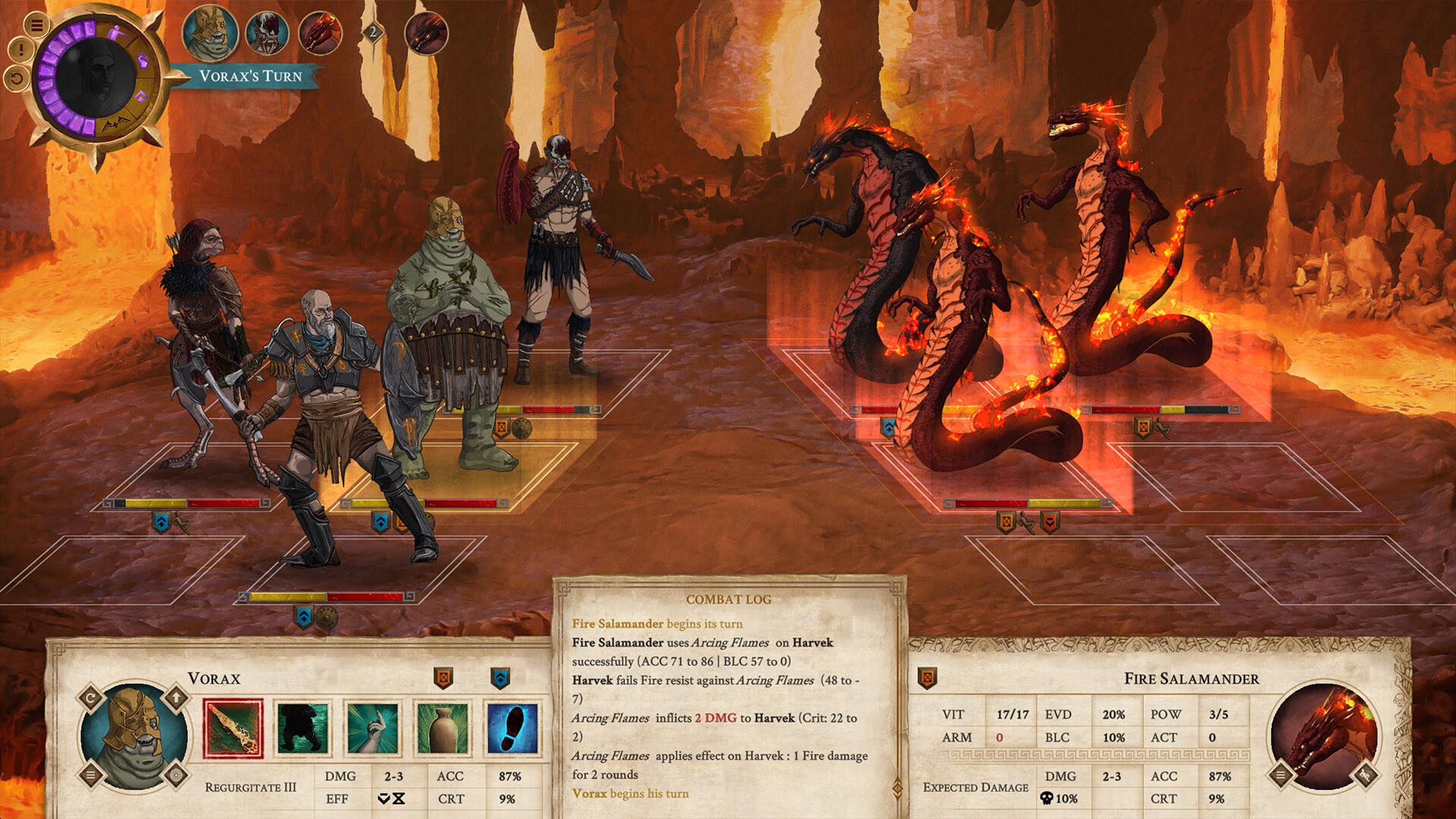The image size is (1456, 819).
Task: Click the Harvek link in the combat log
Action: point(813,643)
